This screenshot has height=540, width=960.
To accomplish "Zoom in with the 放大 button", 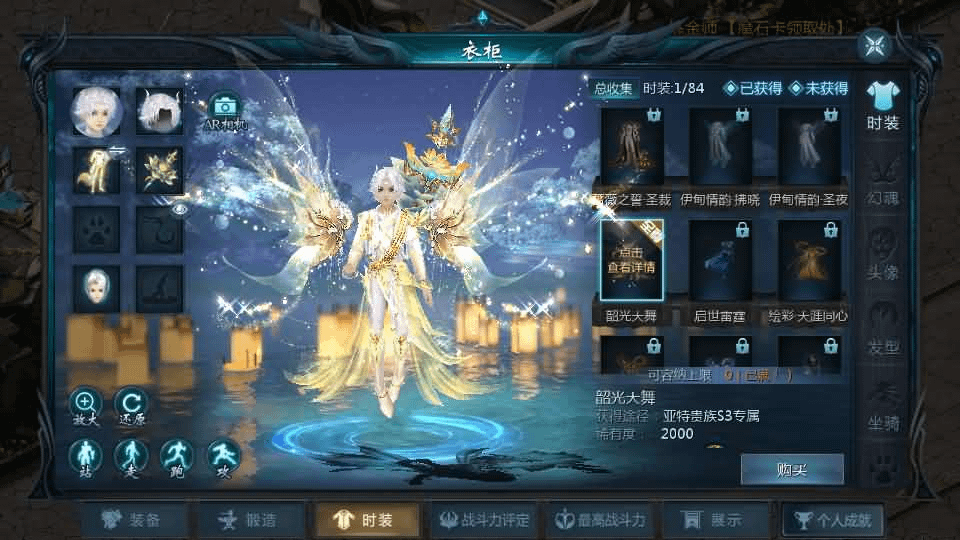I will (x=85, y=404).
